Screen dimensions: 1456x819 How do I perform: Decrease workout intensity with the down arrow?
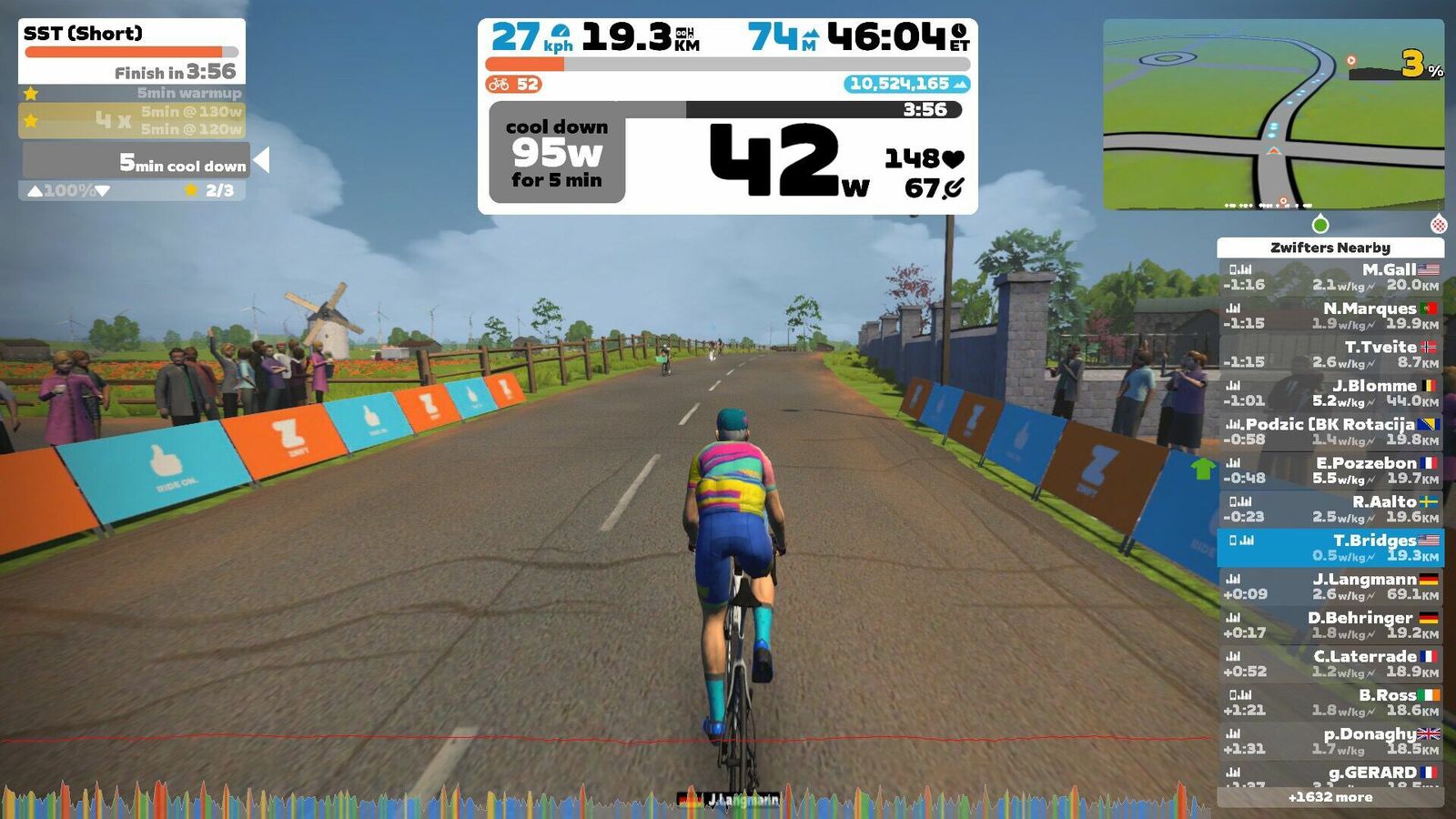point(103,191)
